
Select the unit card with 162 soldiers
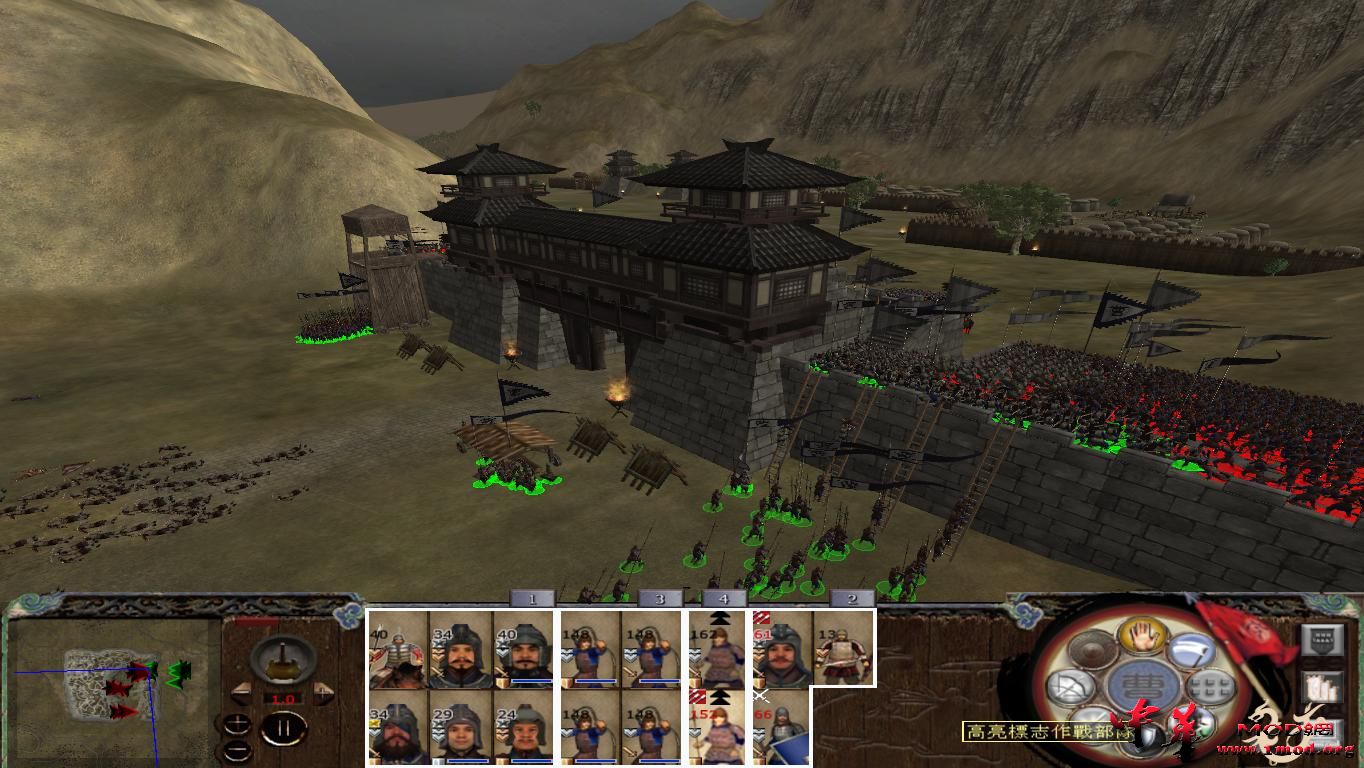718,649
